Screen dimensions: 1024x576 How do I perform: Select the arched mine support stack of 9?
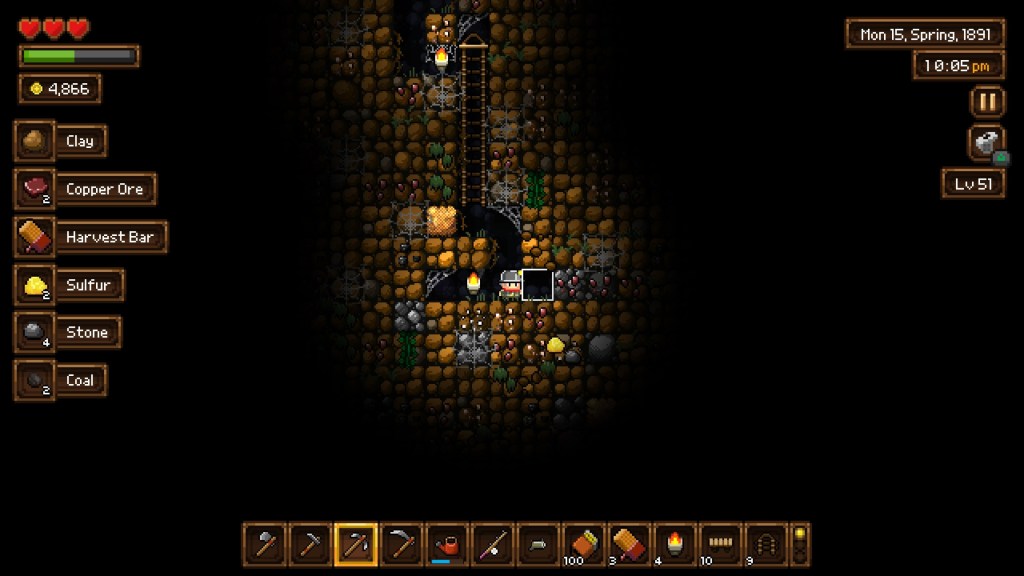pyautogui.click(x=766, y=545)
